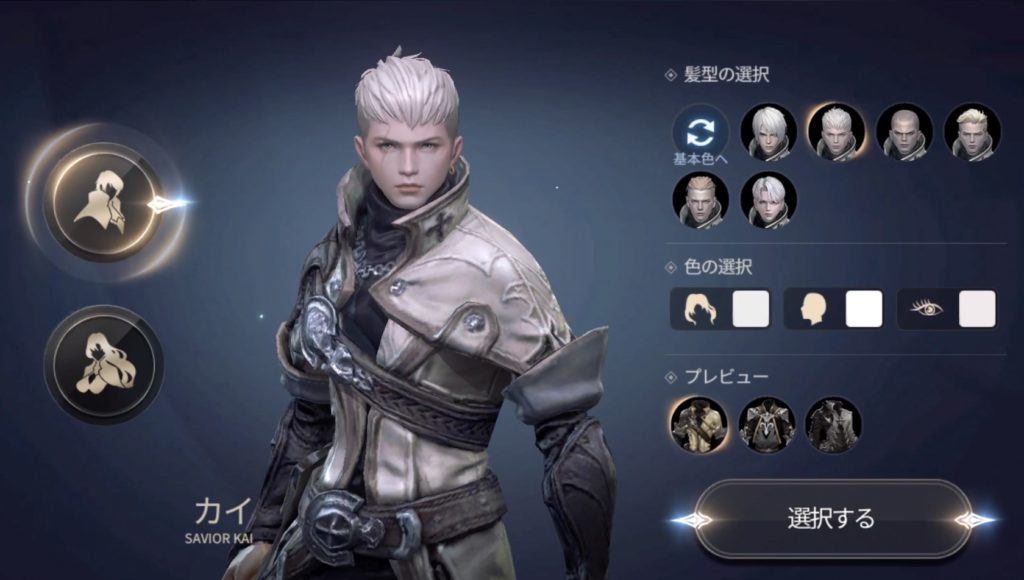Reset colors with the 基本色へ button
This screenshot has height=580, width=1024.
point(700,133)
